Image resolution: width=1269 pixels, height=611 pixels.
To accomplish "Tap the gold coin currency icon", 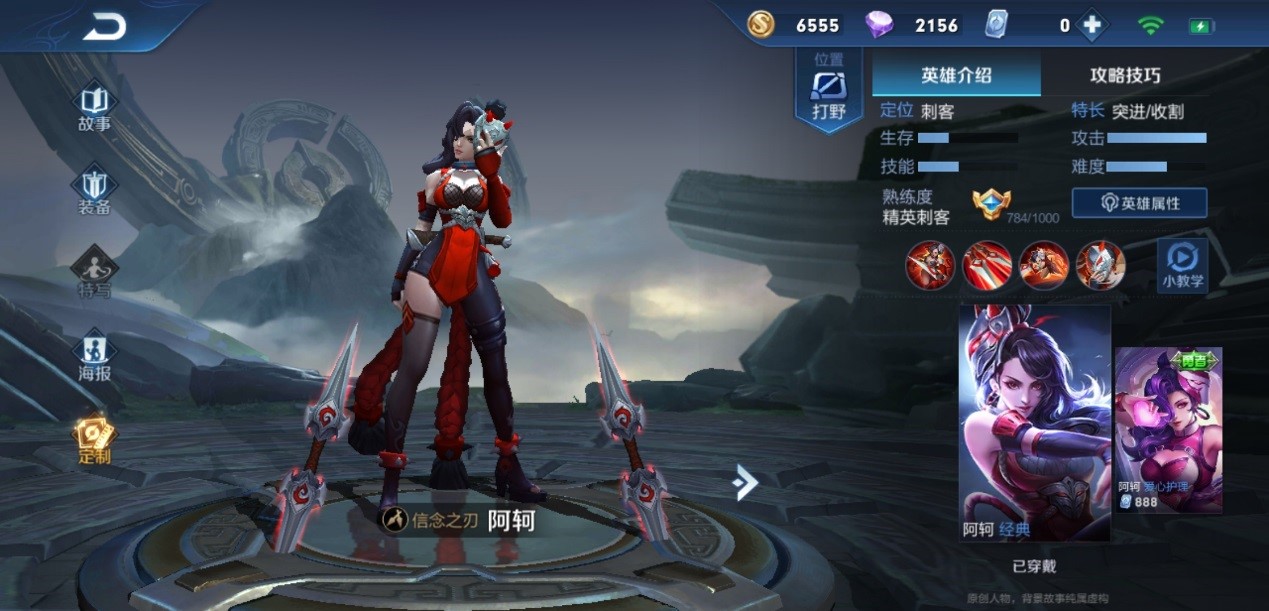I will (x=761, y=26).
